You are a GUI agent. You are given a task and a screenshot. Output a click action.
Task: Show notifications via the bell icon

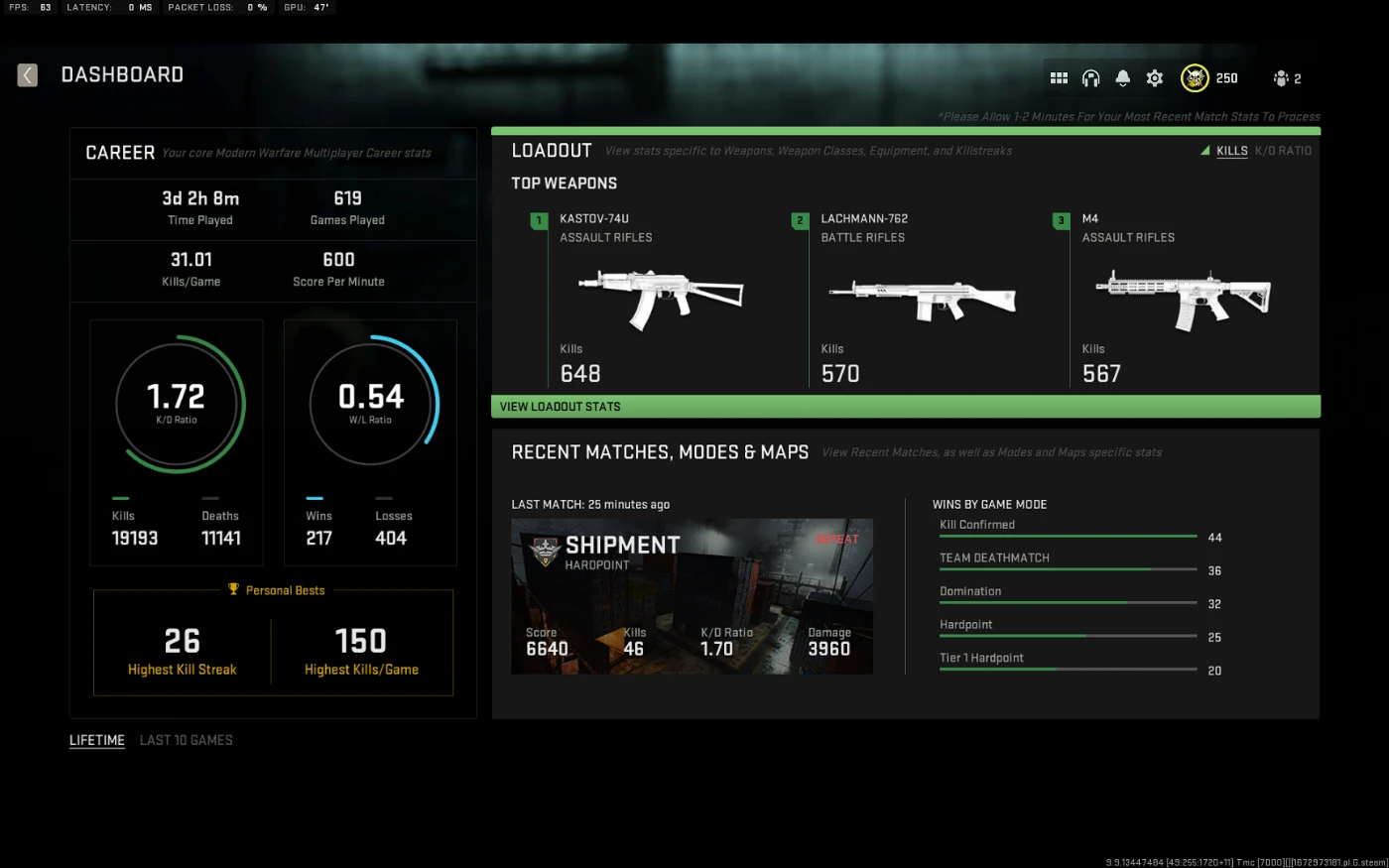(x=1123, y=78)
